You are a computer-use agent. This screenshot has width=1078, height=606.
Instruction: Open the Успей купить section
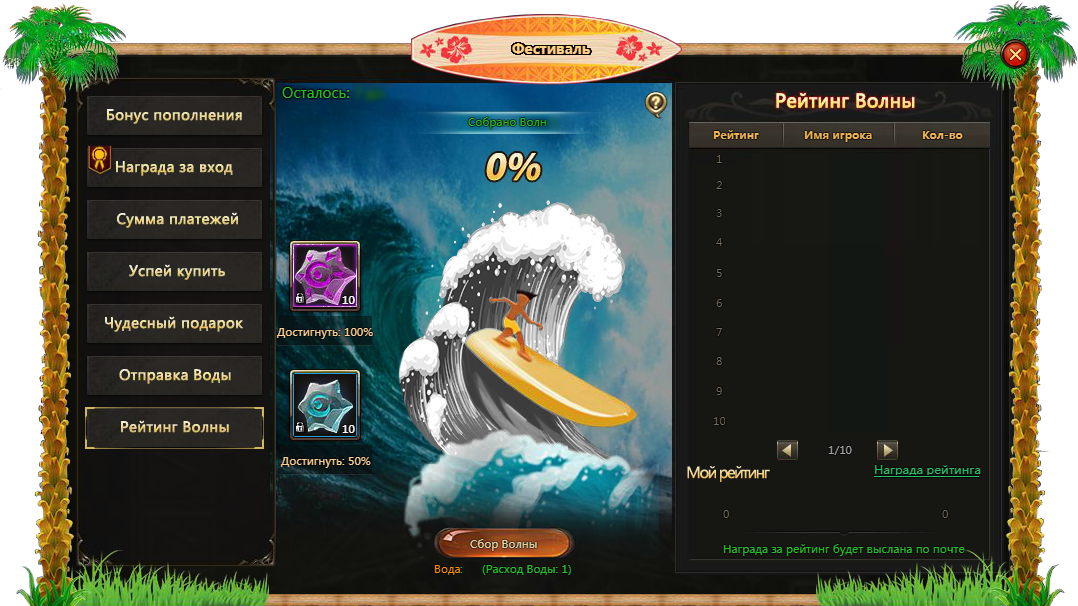(174, 271)
